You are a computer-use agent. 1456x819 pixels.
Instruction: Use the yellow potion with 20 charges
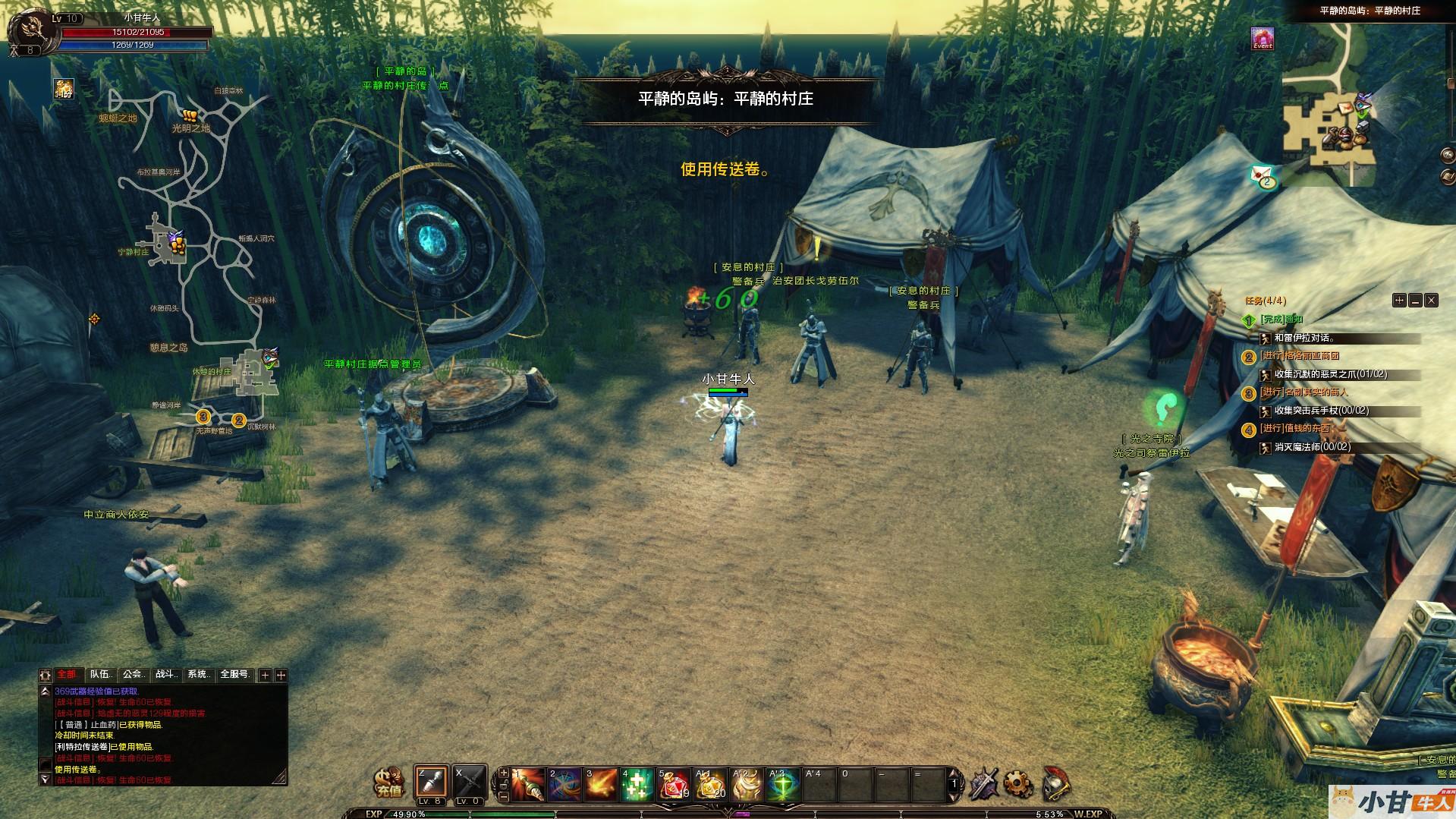pyautogui.click(x=710, y=785)
